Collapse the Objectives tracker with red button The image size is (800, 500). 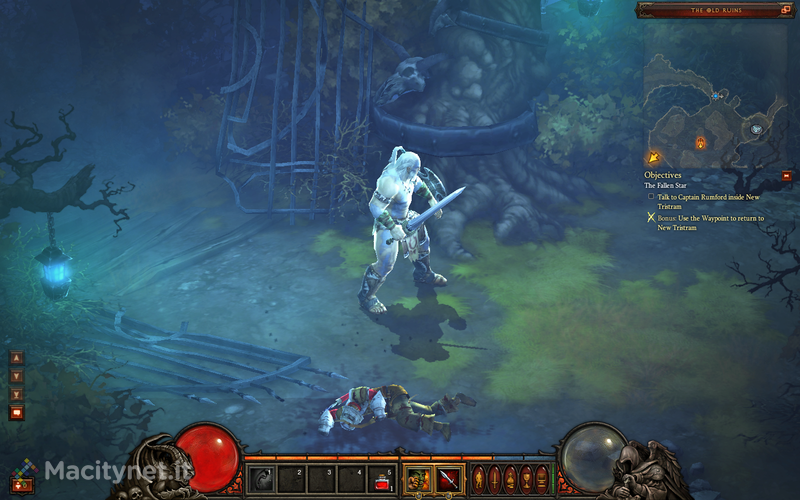[787, 176]
